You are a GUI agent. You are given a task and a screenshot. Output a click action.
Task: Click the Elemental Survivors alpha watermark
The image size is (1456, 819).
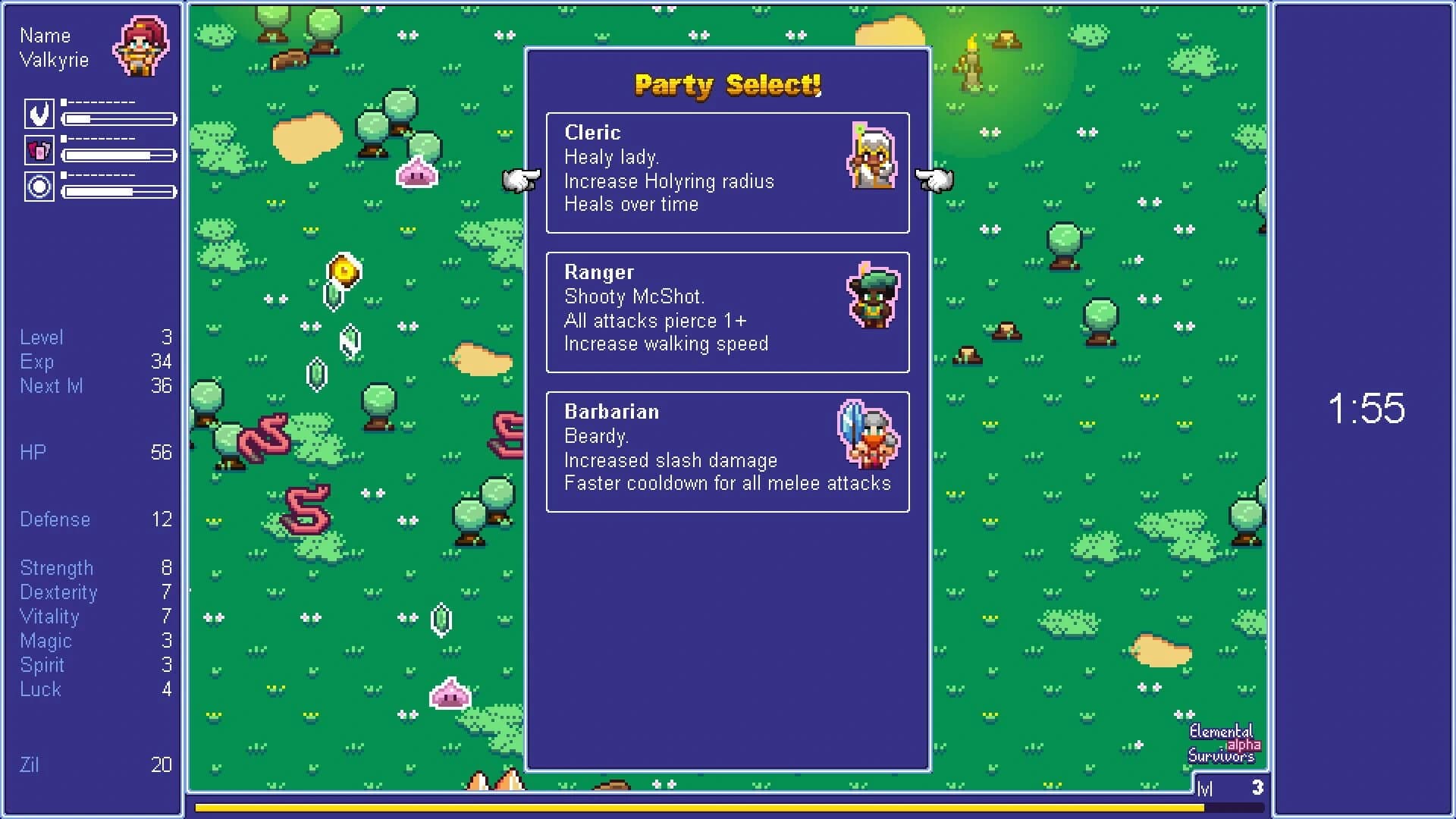[1222, 744]
